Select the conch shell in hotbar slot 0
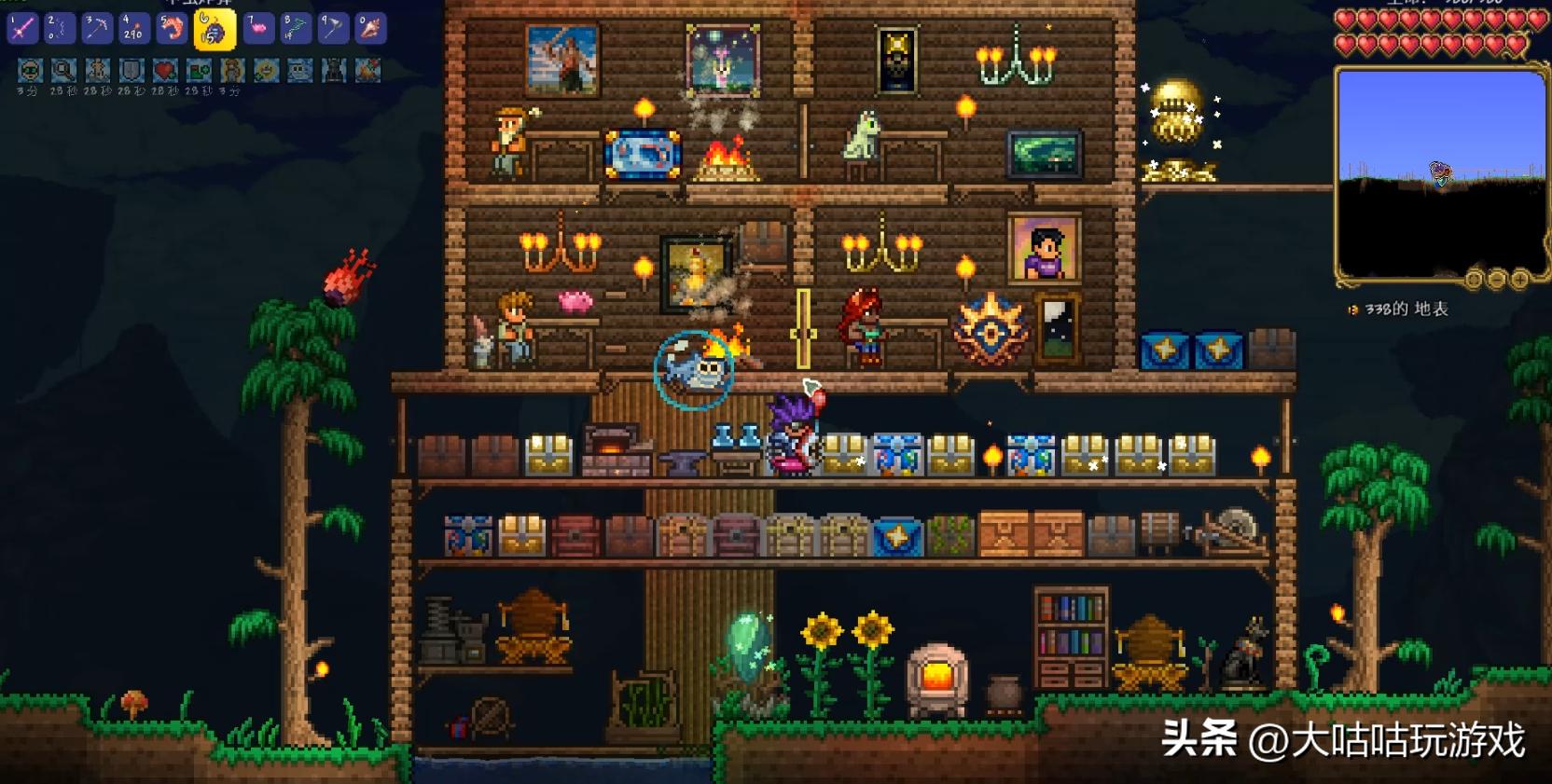The height and width of the screenshot is (784, 1552). pyautogui.click(x=369, y=29)
